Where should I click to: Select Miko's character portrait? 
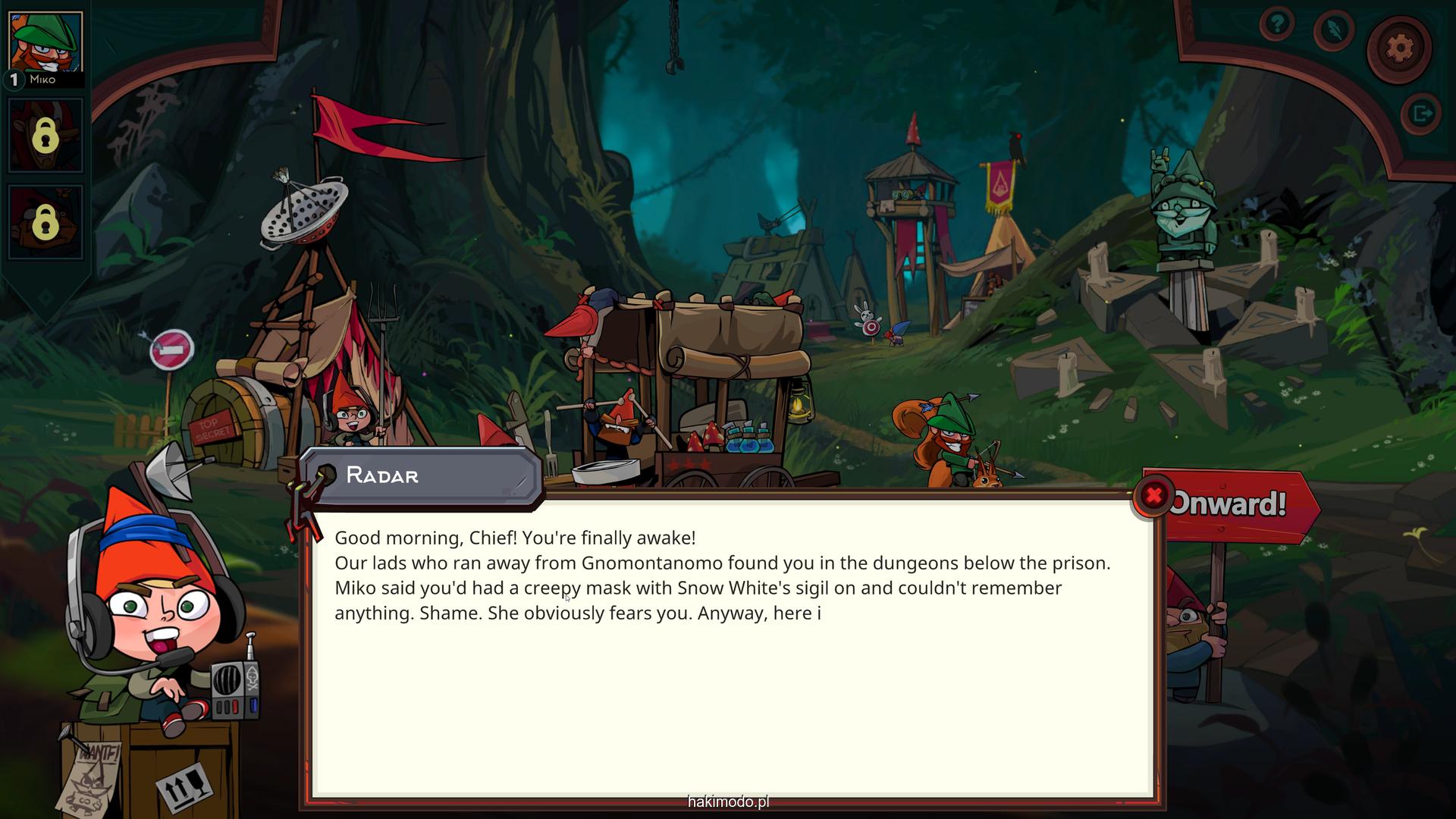click(x=45, y=44)
